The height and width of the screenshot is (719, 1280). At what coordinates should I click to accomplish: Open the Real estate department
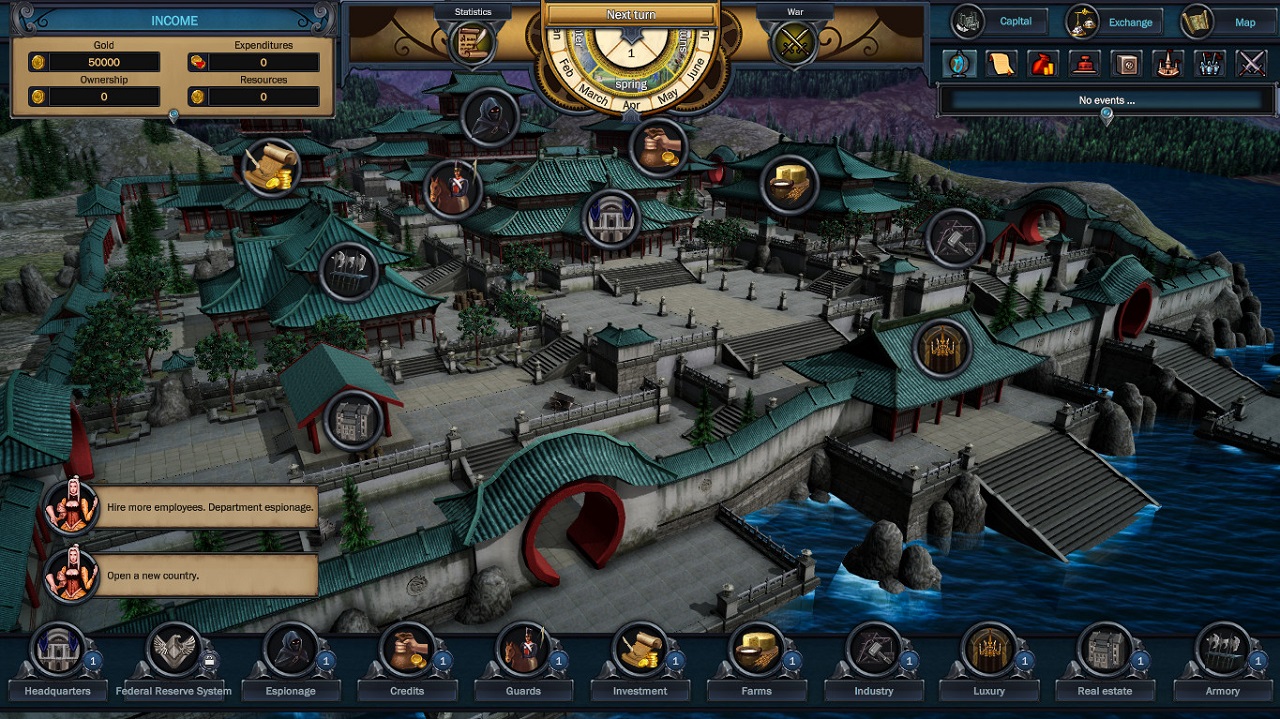point(1105,650)
